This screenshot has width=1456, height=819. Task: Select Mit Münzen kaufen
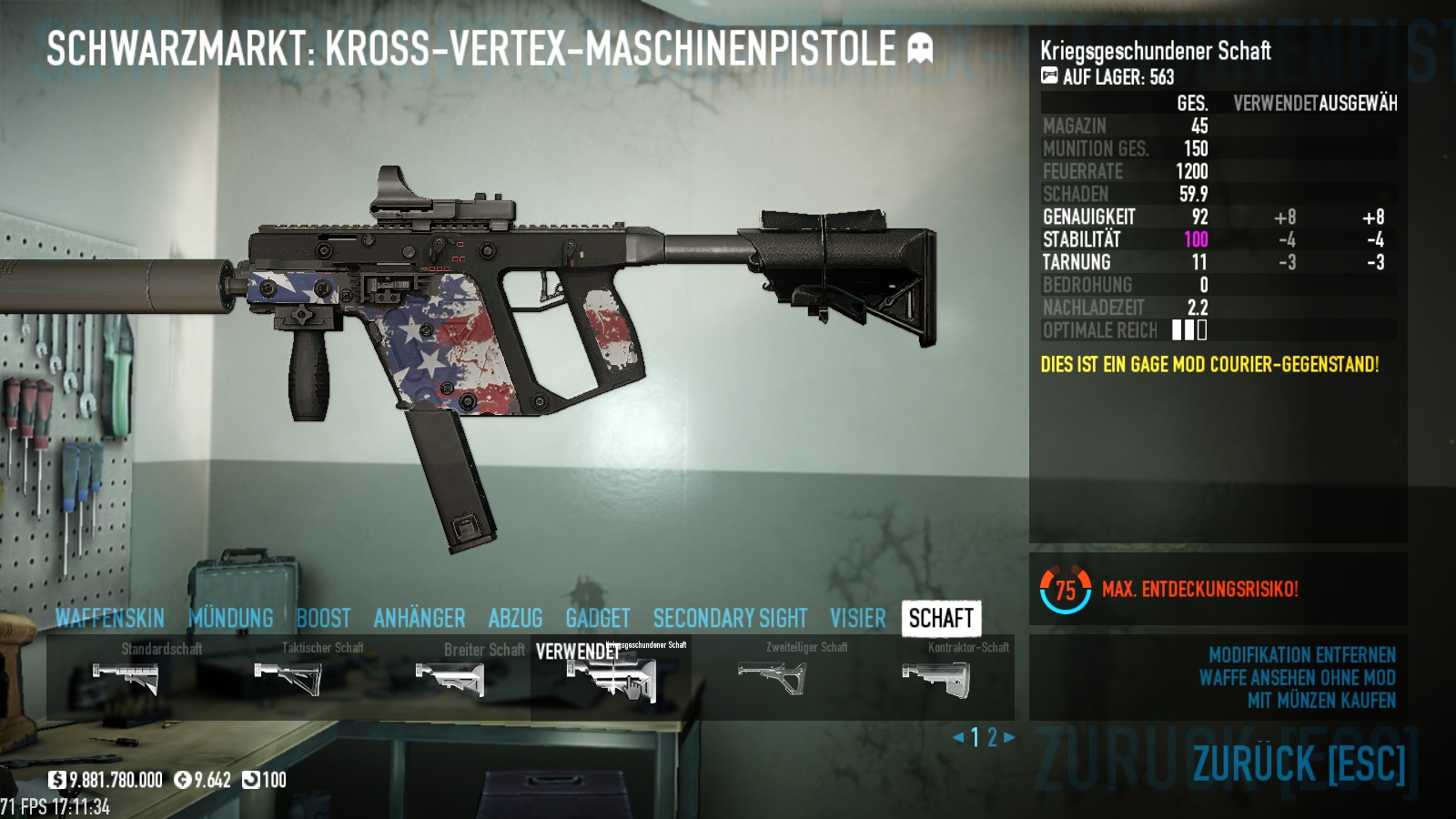[1320, 701]
